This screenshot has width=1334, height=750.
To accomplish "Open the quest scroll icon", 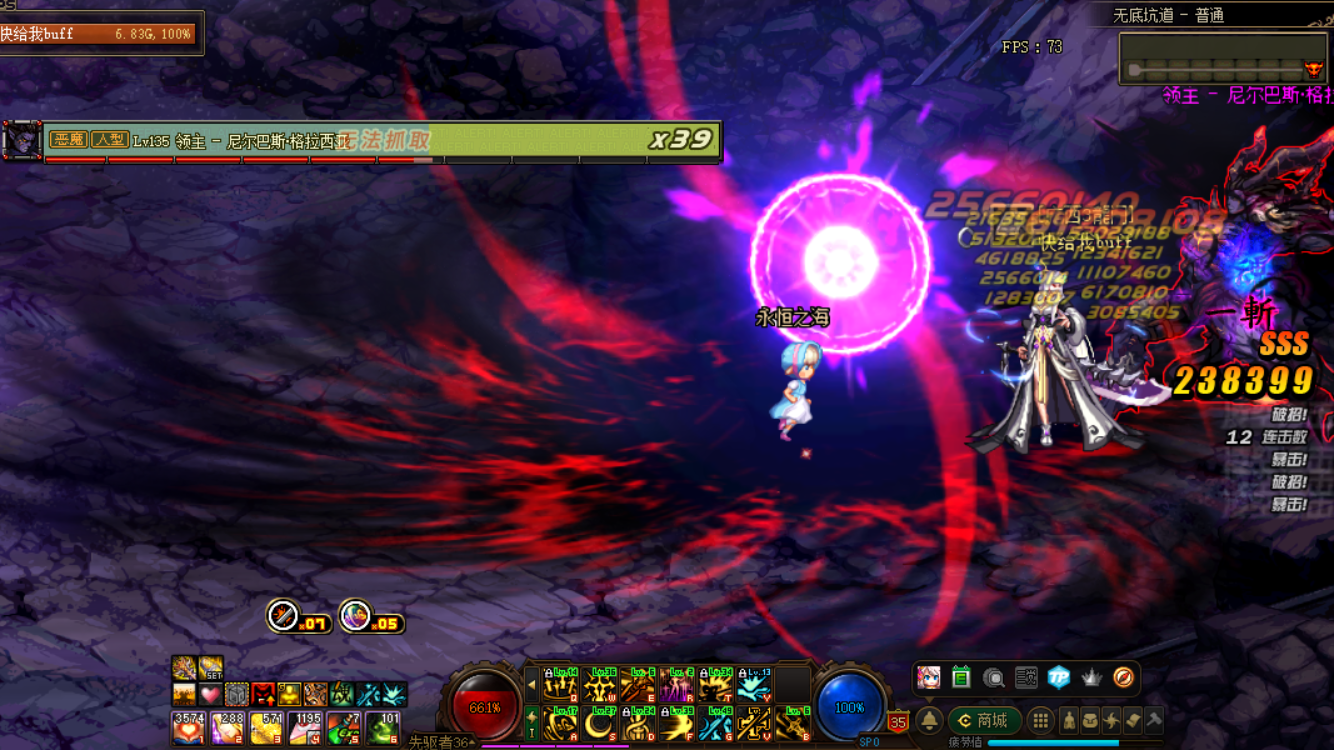I will [1132, 720].
